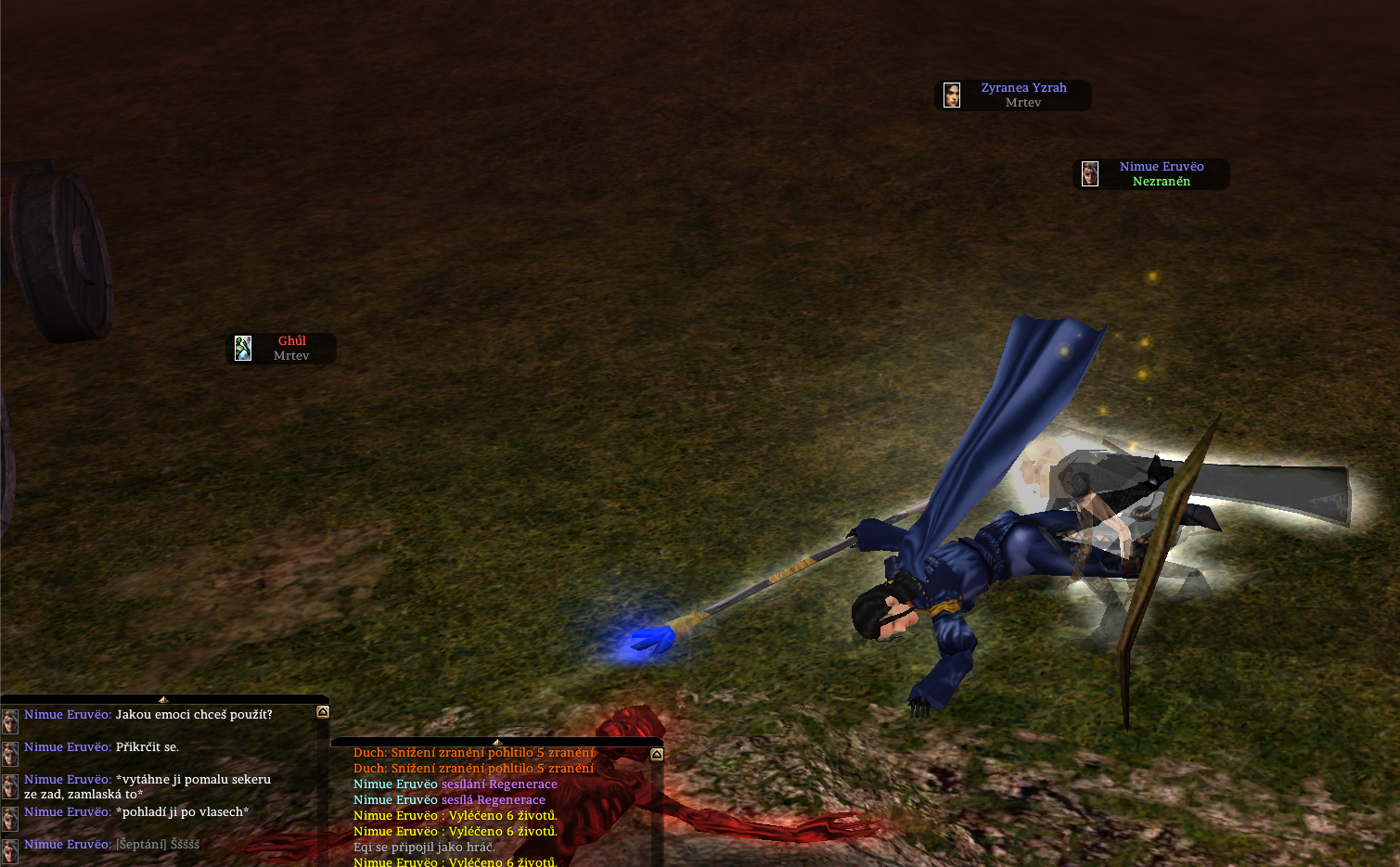Click the combat log top resize handle
Image resolution: width=1400 pixels, height=867 pixels.
click(497, 742)
